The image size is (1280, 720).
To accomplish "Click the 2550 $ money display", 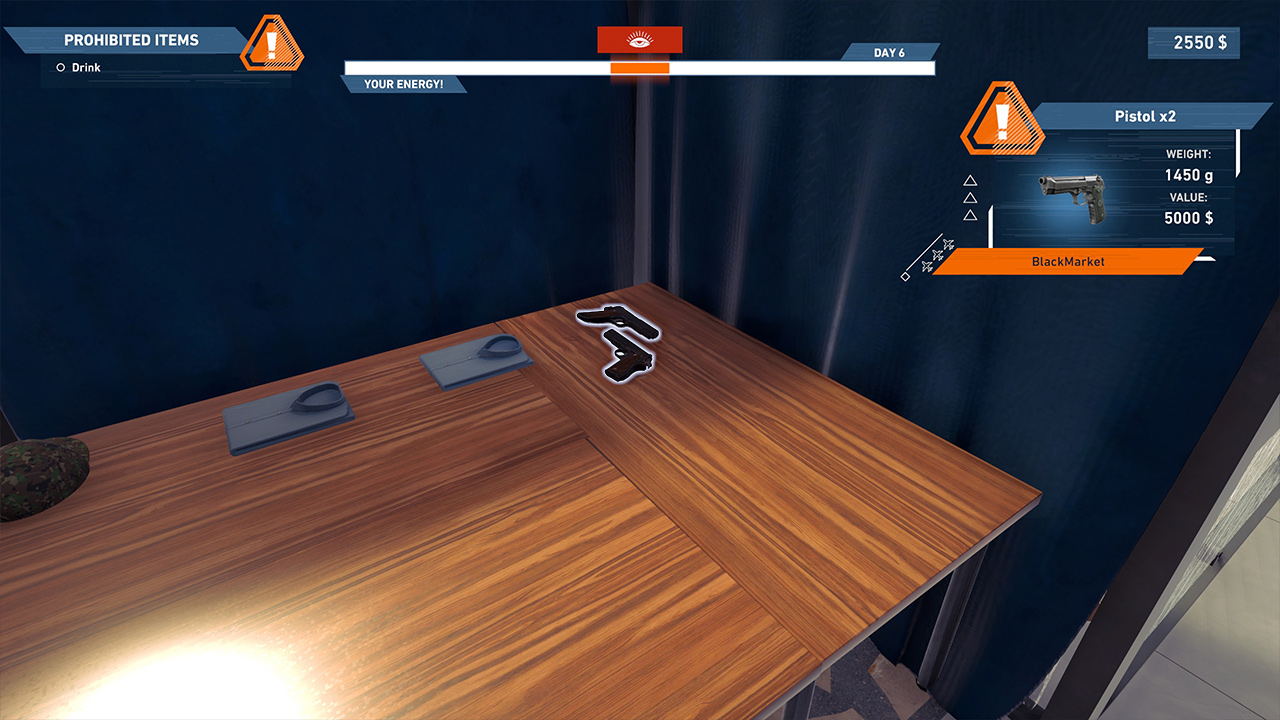I will click(1193, 42).
